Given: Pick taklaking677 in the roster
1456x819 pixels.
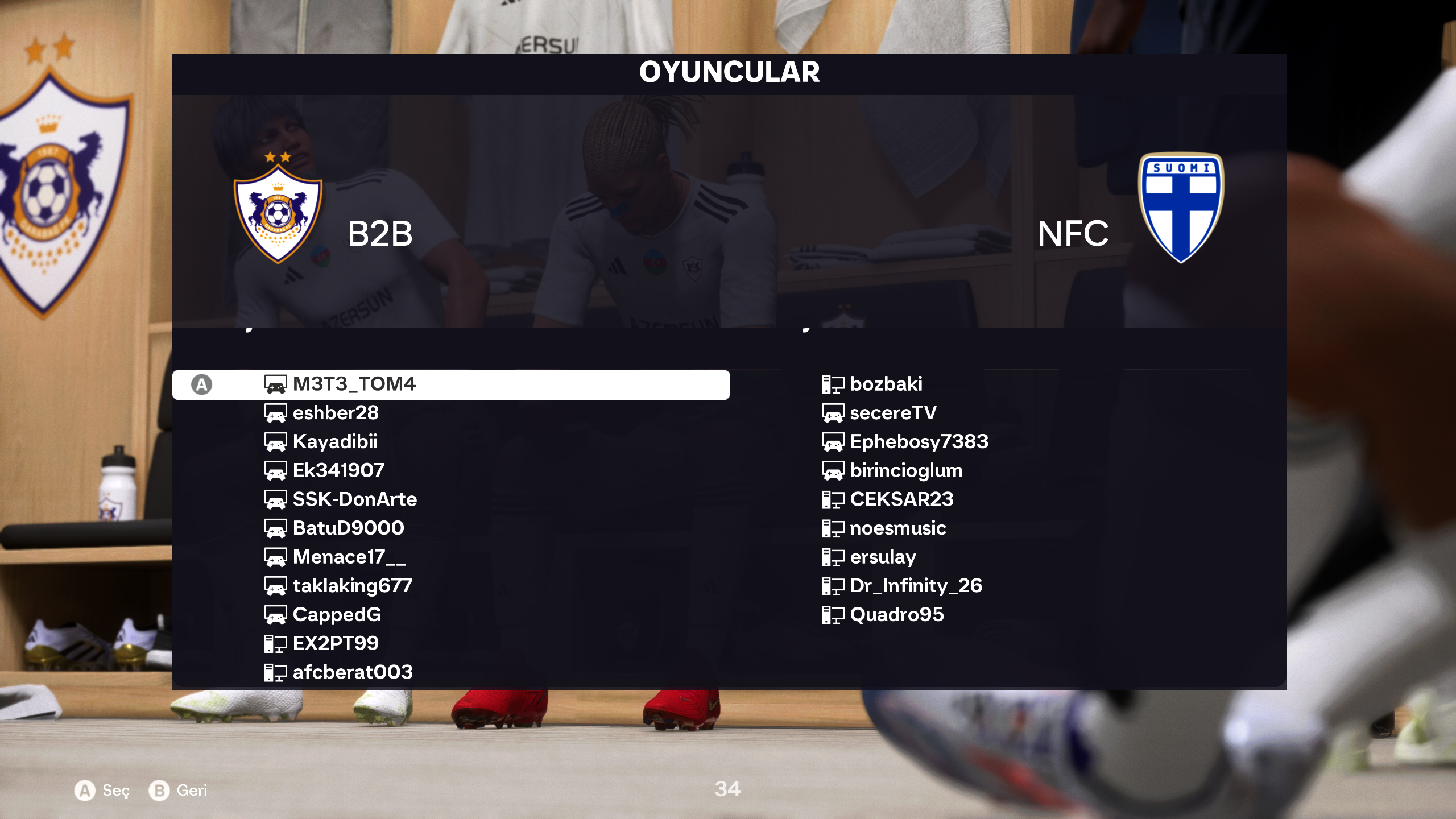Looking at the screenshot, I should click(352, 586).
